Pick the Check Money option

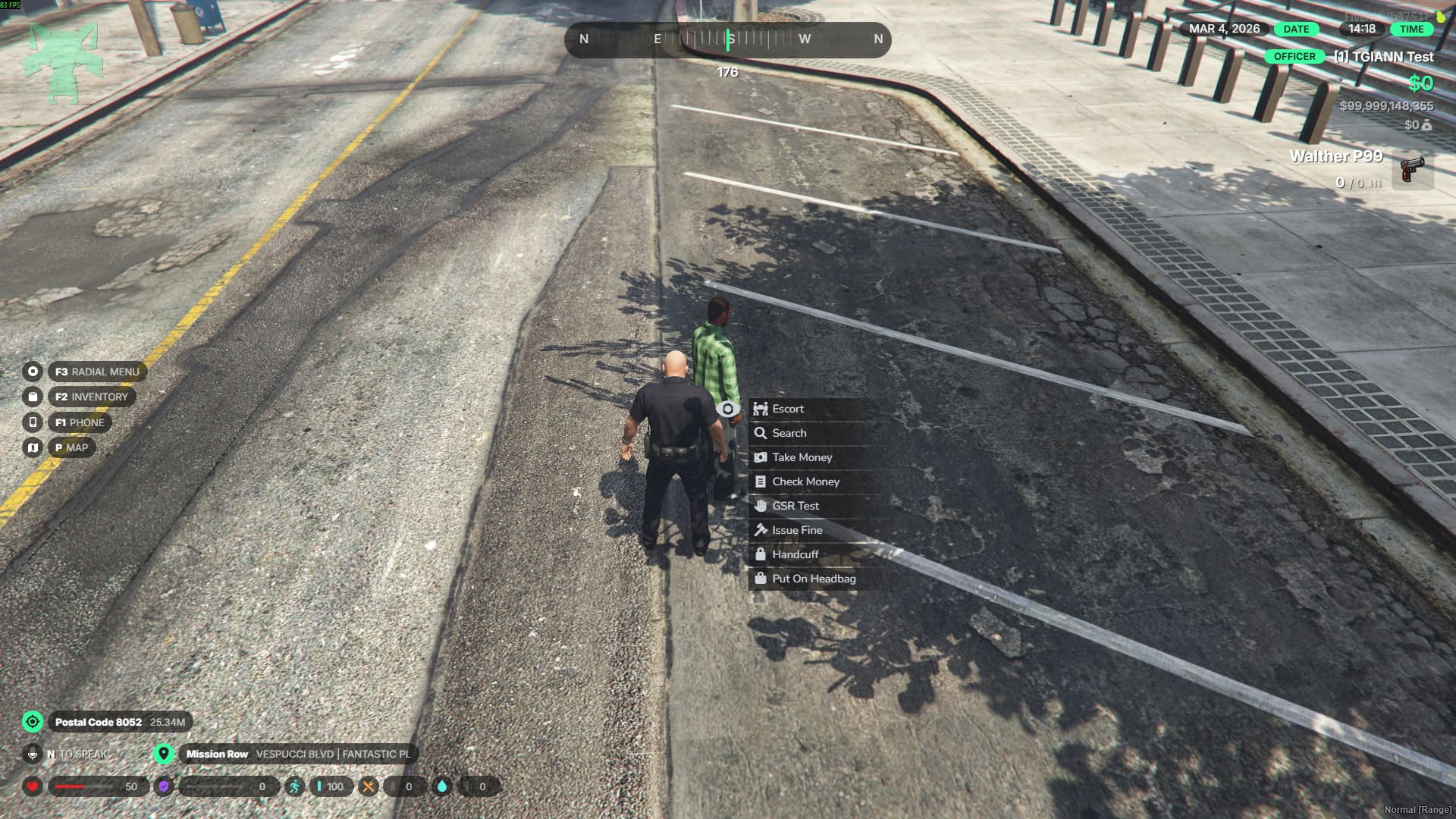pos(805,482)
